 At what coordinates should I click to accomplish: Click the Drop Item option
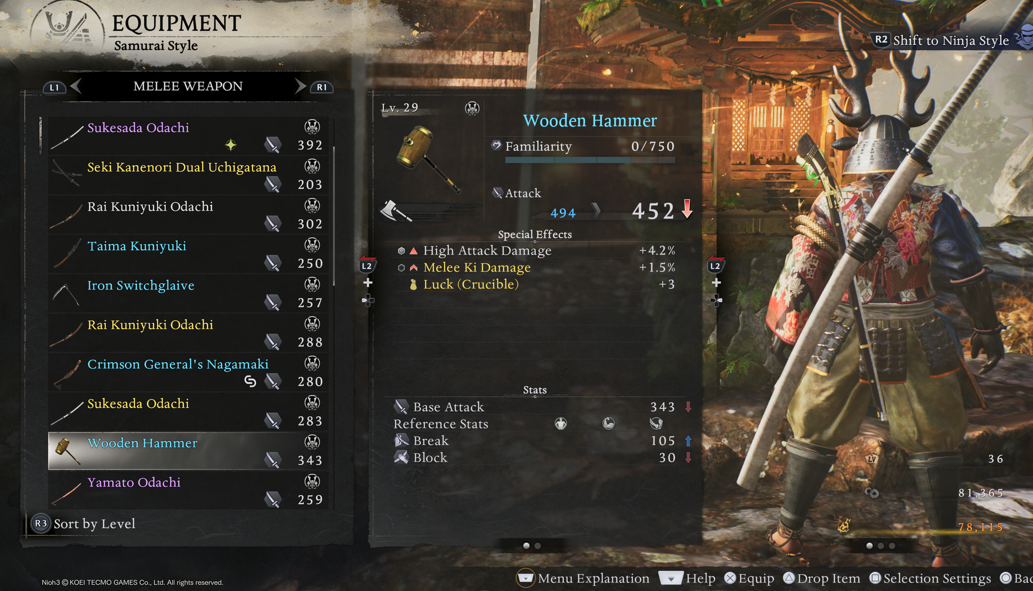822,579
